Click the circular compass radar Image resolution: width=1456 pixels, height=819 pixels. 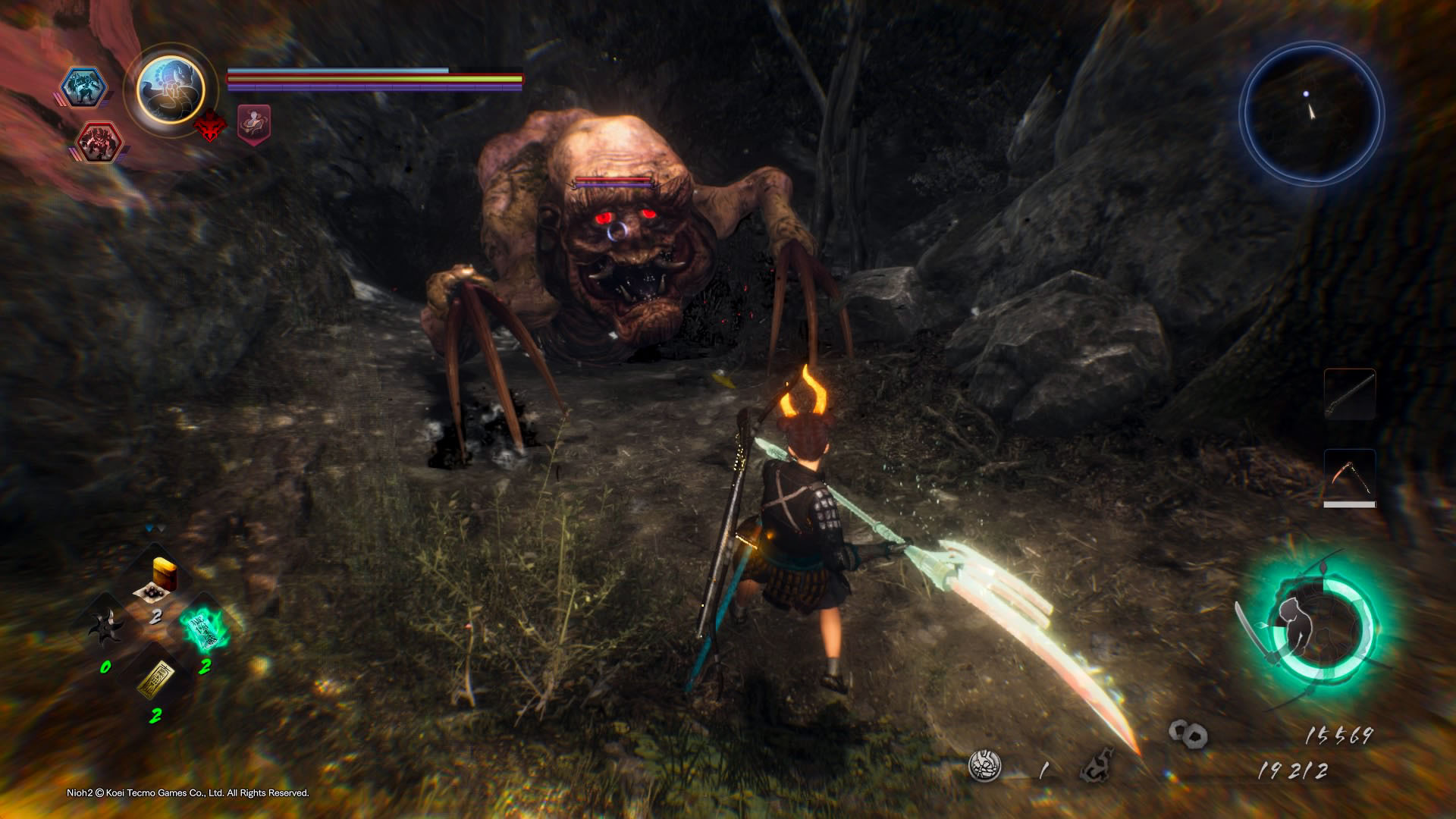(x=1312, y=114)
